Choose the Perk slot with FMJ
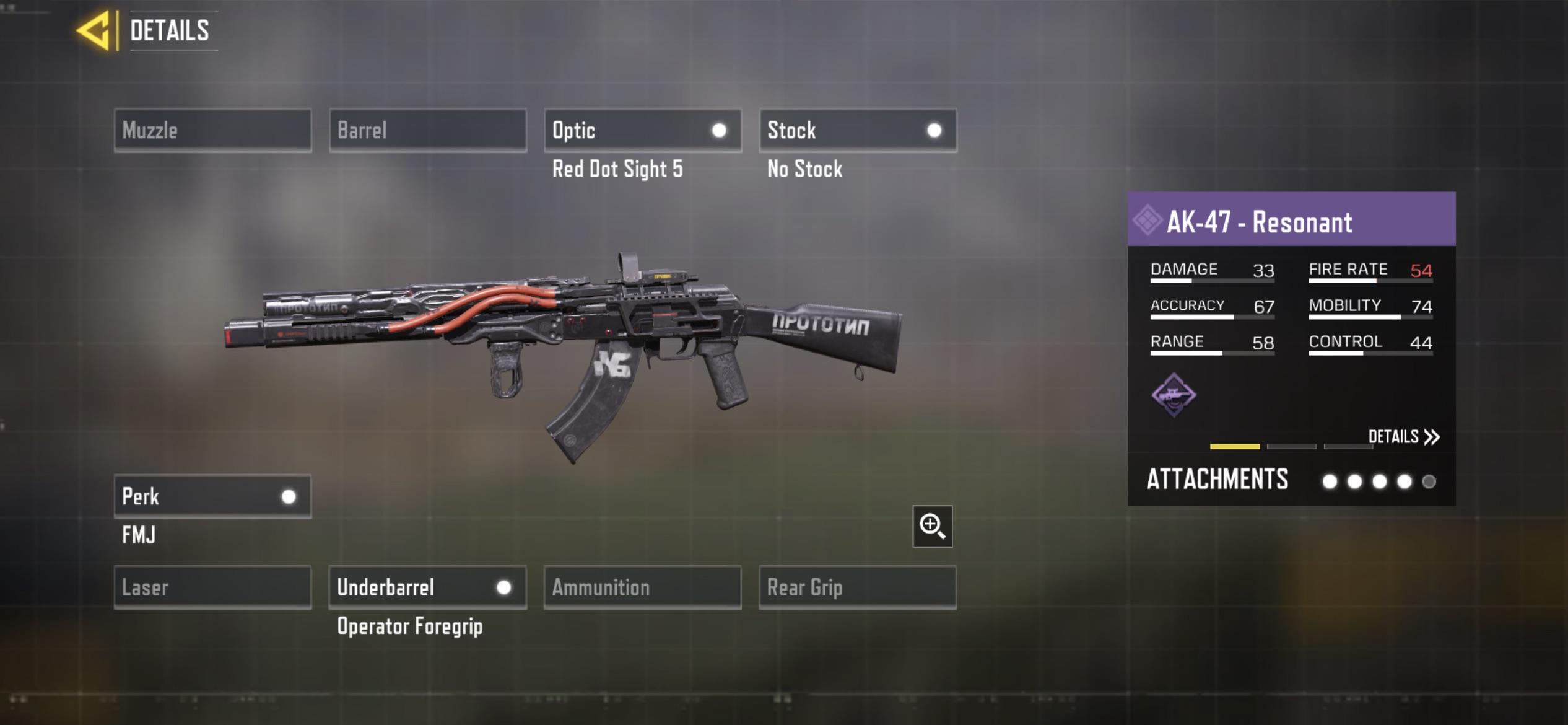 (212, 496)
